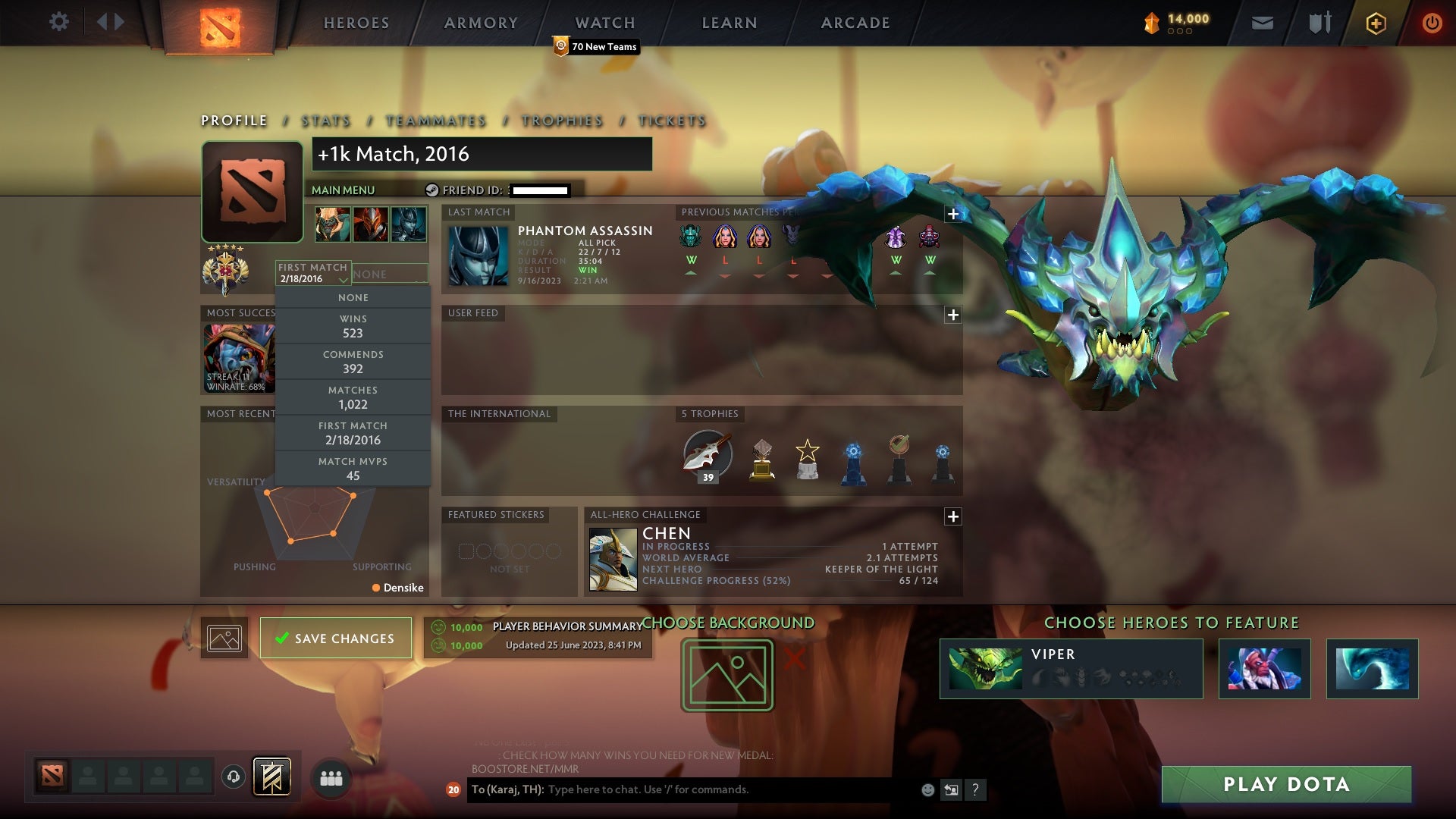The height and width of the screenshot is (819, 1456).
Task: Open Dota Plus with the gold hexagon icon
Action: 1375,22
